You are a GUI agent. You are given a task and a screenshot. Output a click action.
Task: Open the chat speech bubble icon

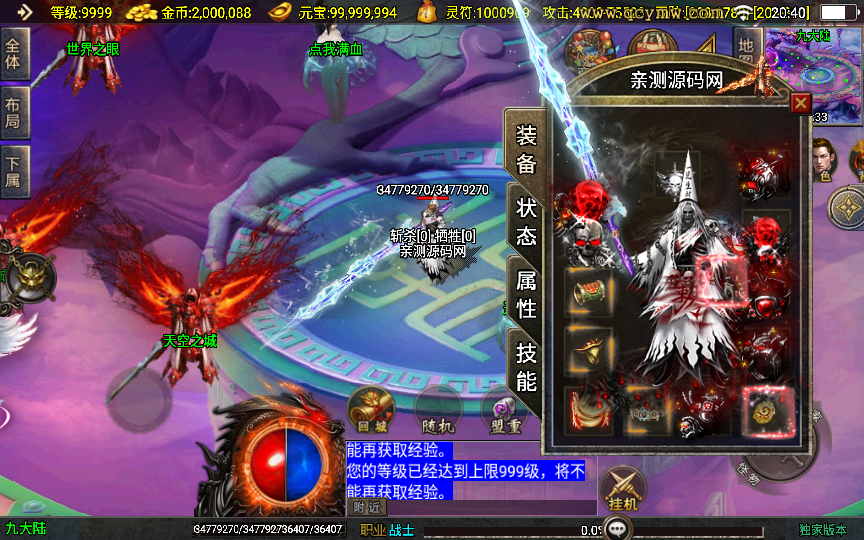pos(616,530)
